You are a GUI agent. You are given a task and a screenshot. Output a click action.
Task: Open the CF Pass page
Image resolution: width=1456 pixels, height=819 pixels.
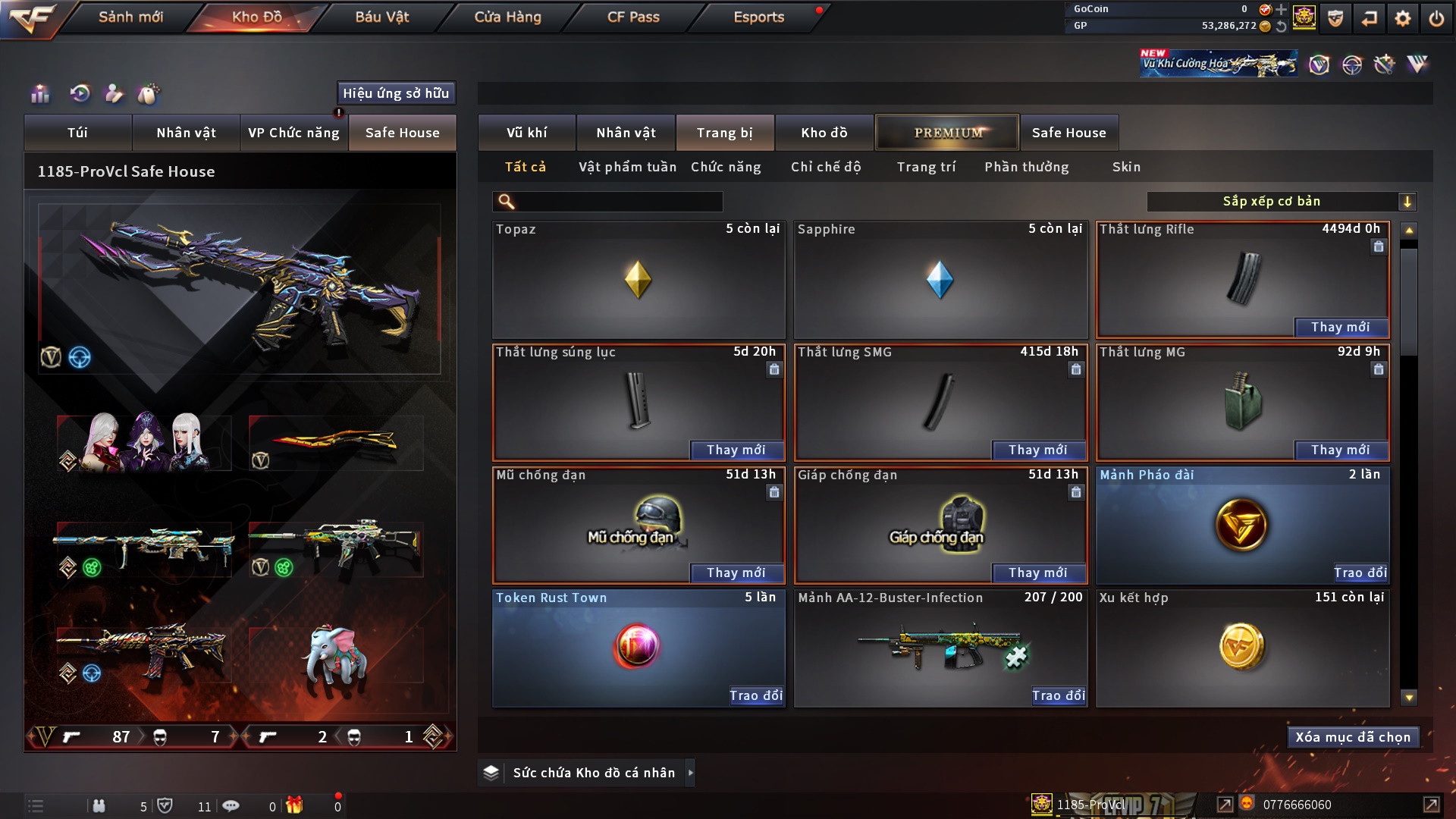[633, 17]
